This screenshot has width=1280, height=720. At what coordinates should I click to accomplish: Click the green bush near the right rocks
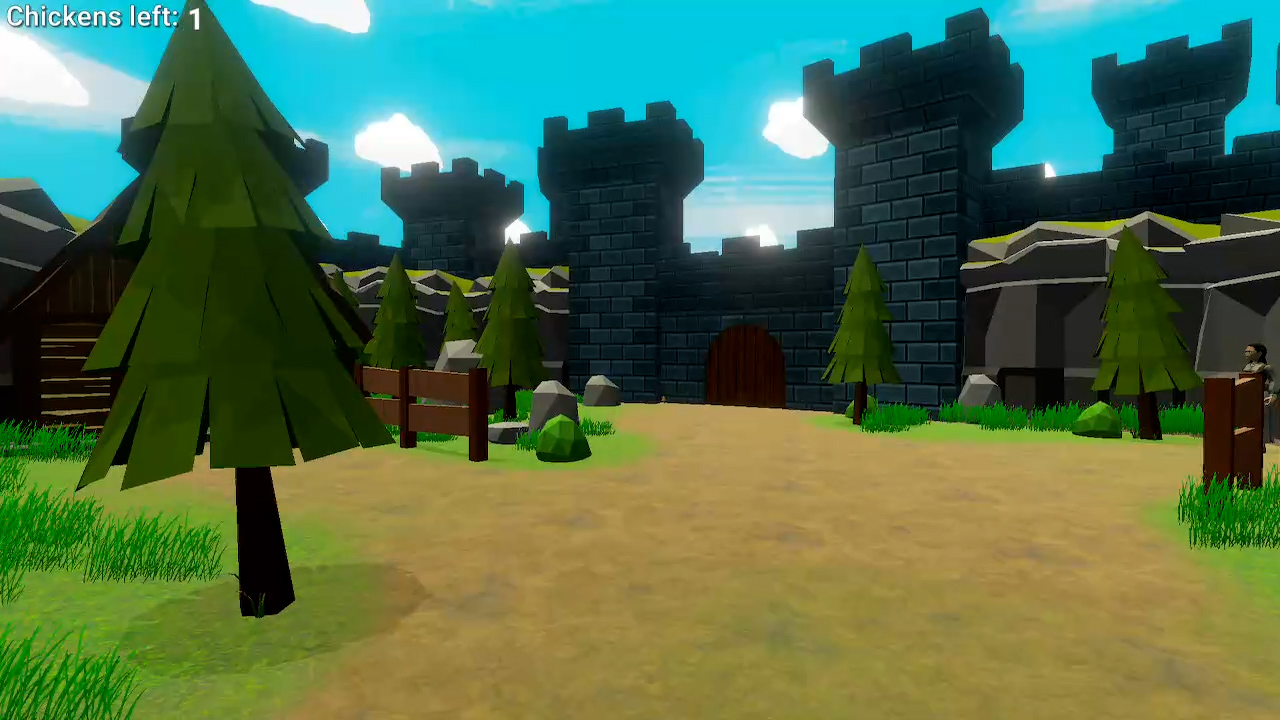pos(1095,418)
